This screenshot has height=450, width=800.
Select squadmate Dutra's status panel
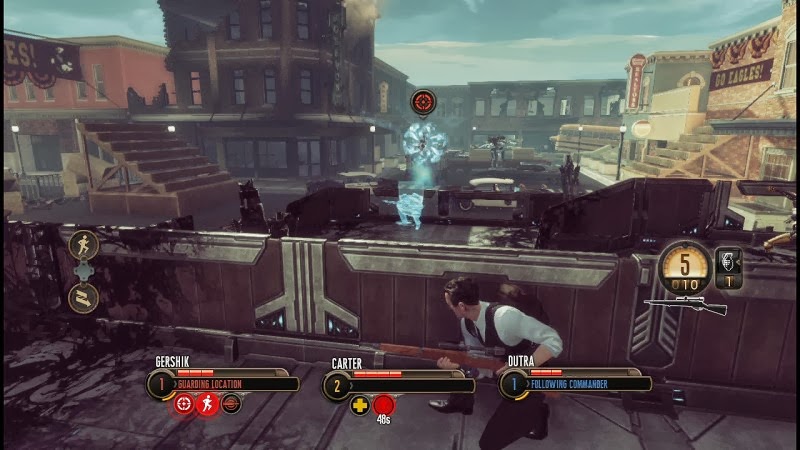coord(576,382)
